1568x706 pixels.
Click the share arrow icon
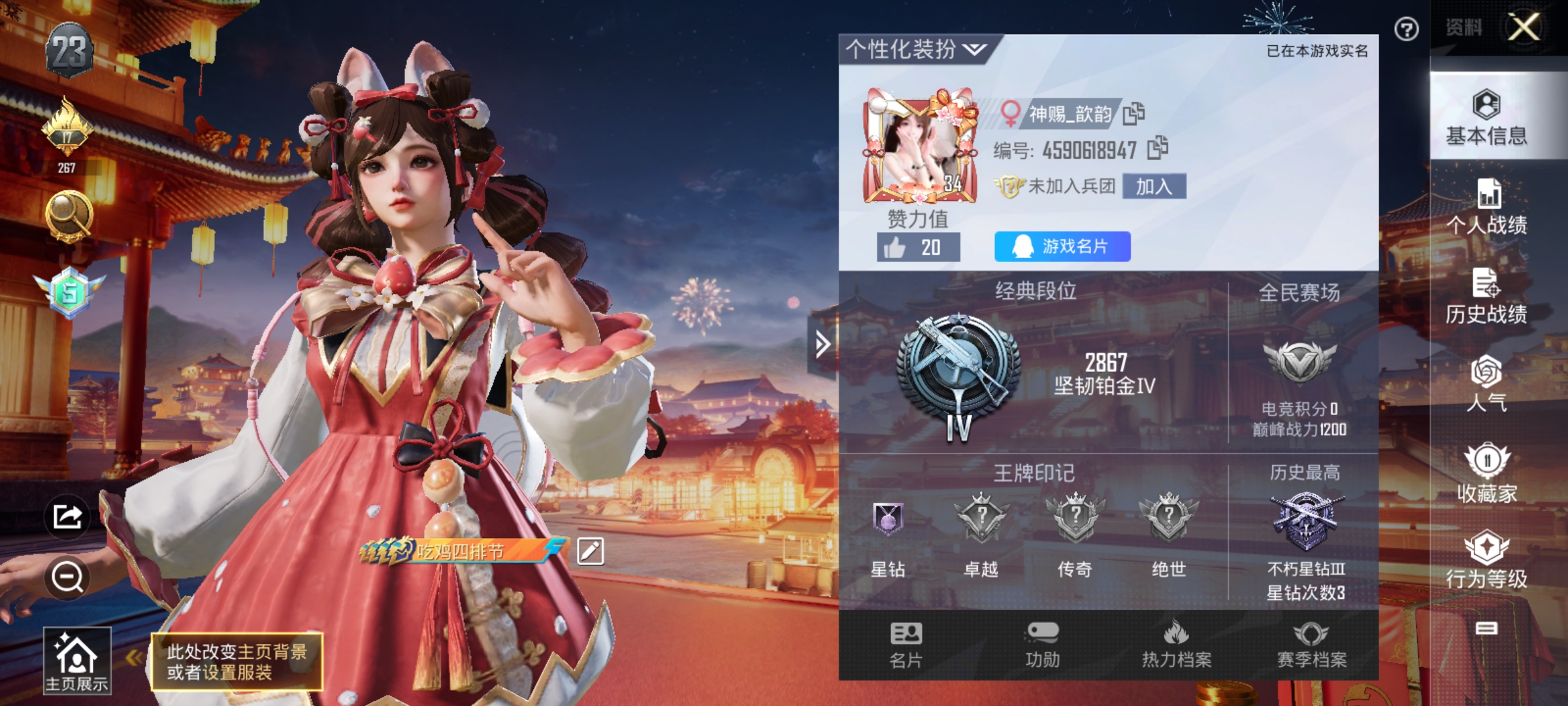click(x=67, y=517)
